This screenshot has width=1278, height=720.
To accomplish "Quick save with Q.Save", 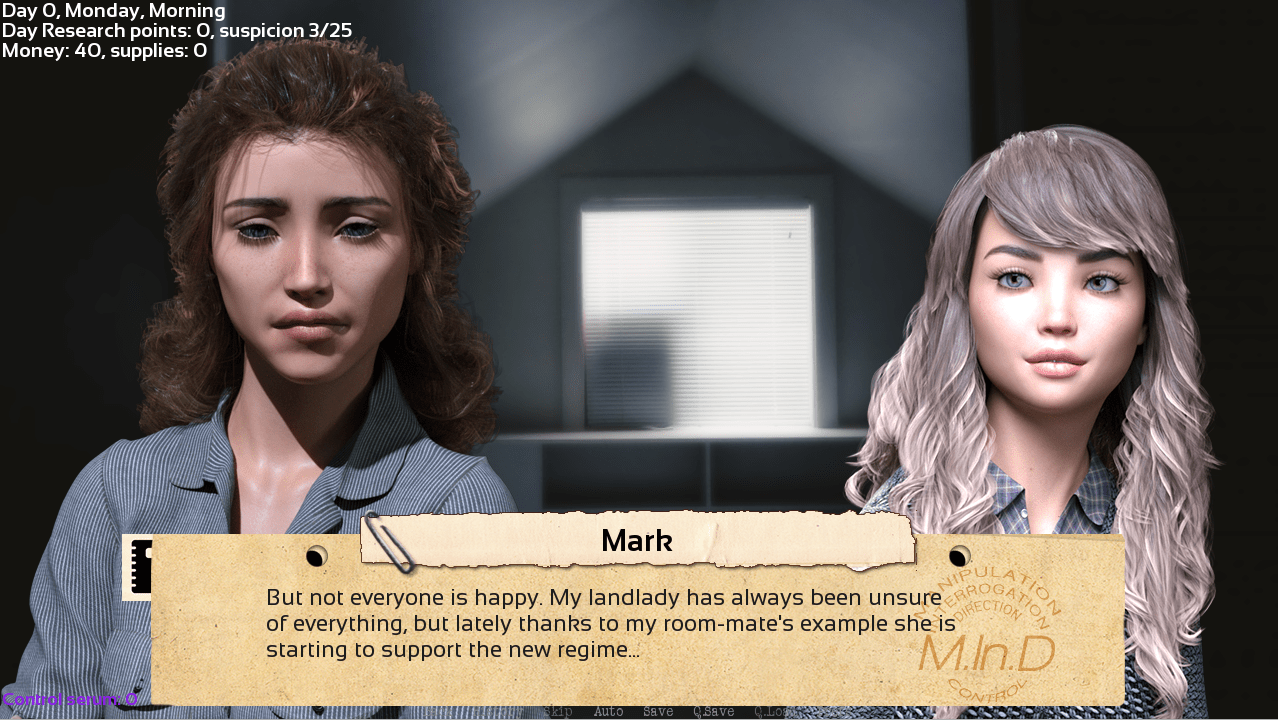I will [713, 712].
